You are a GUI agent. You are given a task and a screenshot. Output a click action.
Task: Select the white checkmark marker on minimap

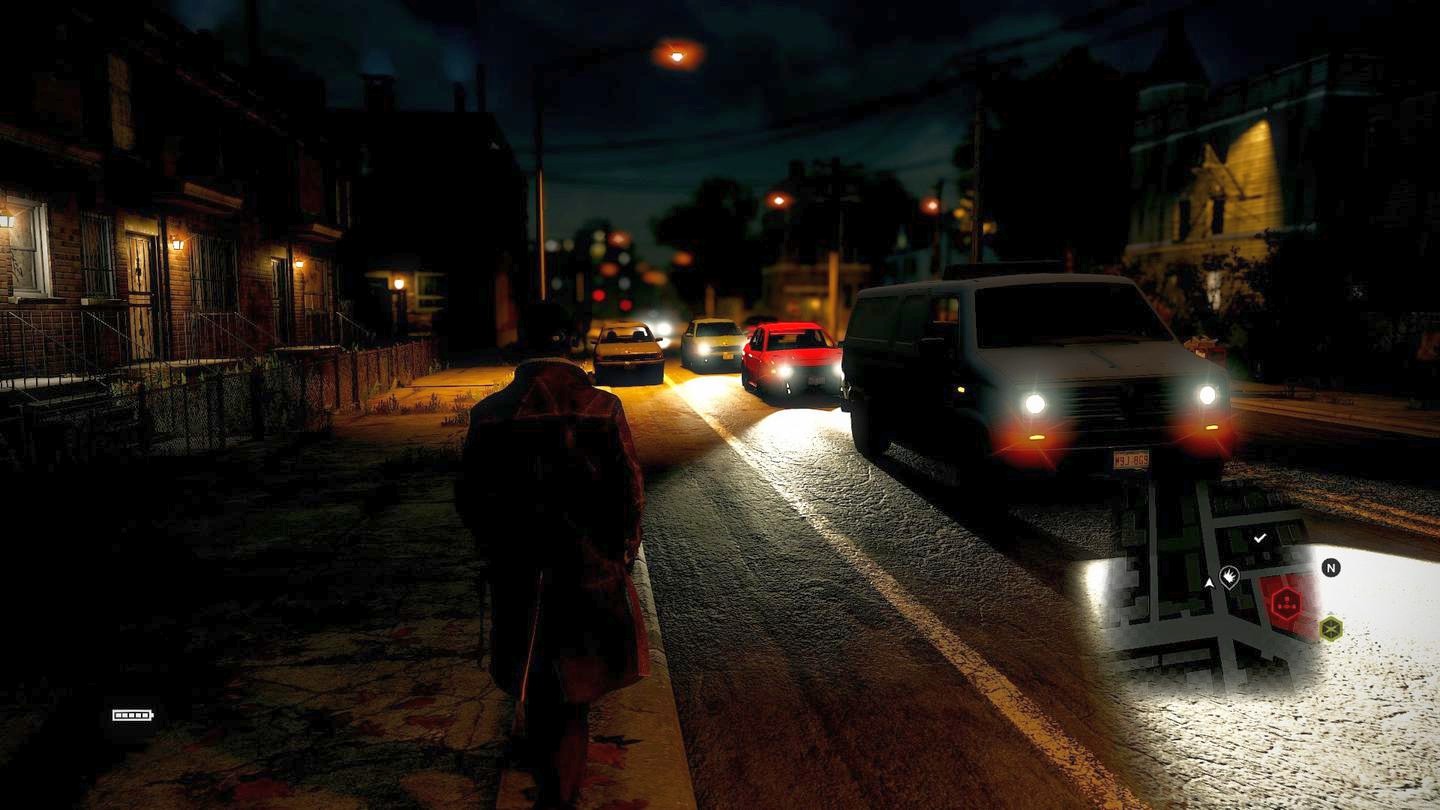point(1260,538)
